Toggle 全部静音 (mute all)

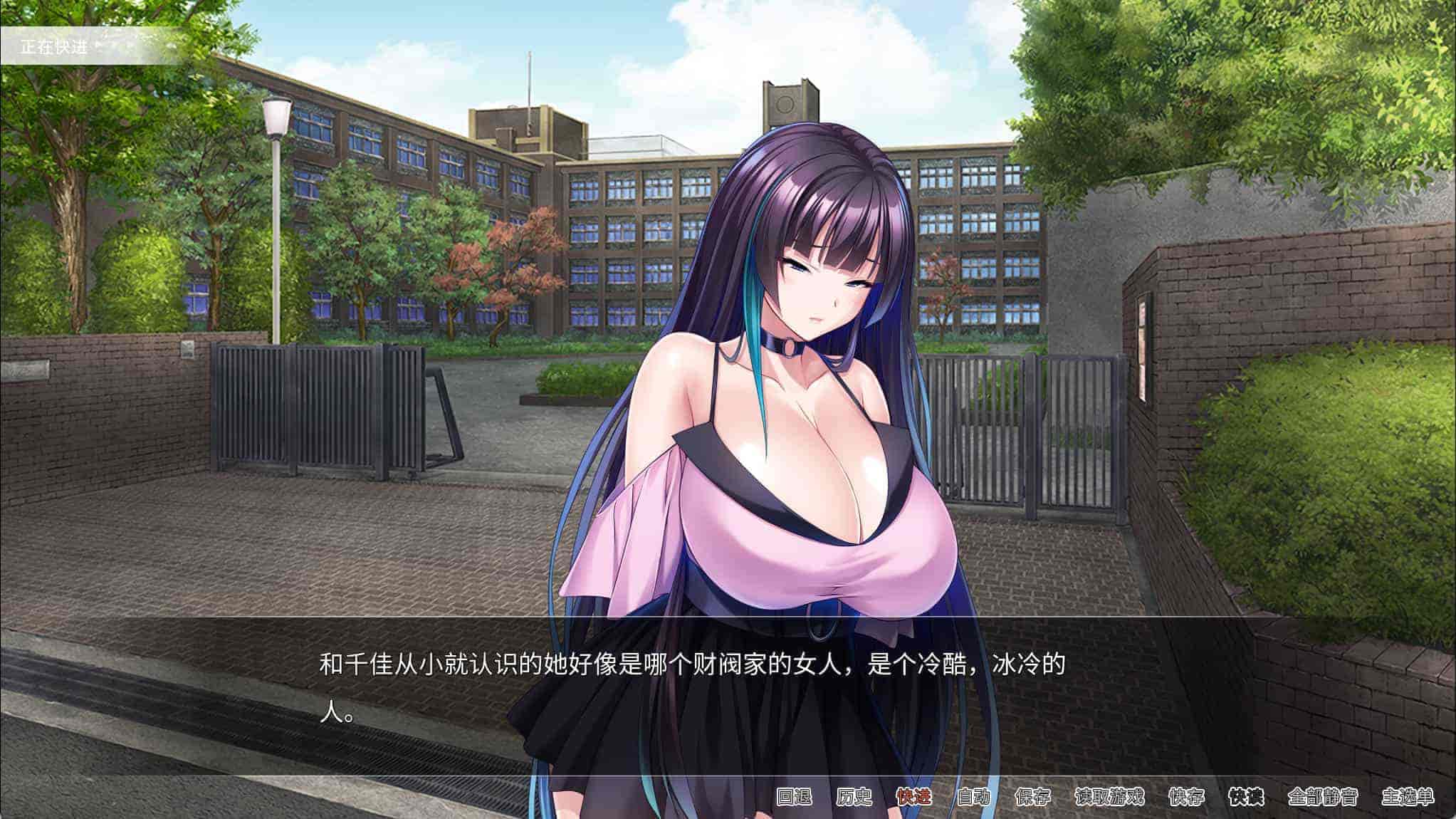click(x=1323, y=796)
